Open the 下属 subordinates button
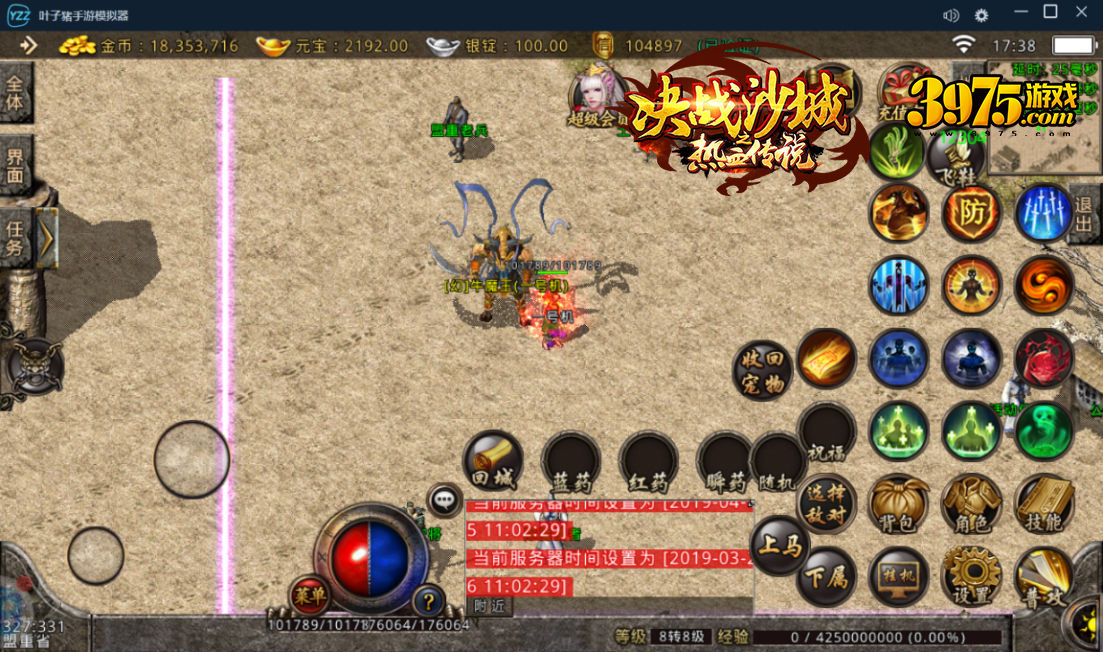 click(x=826, y=577)
